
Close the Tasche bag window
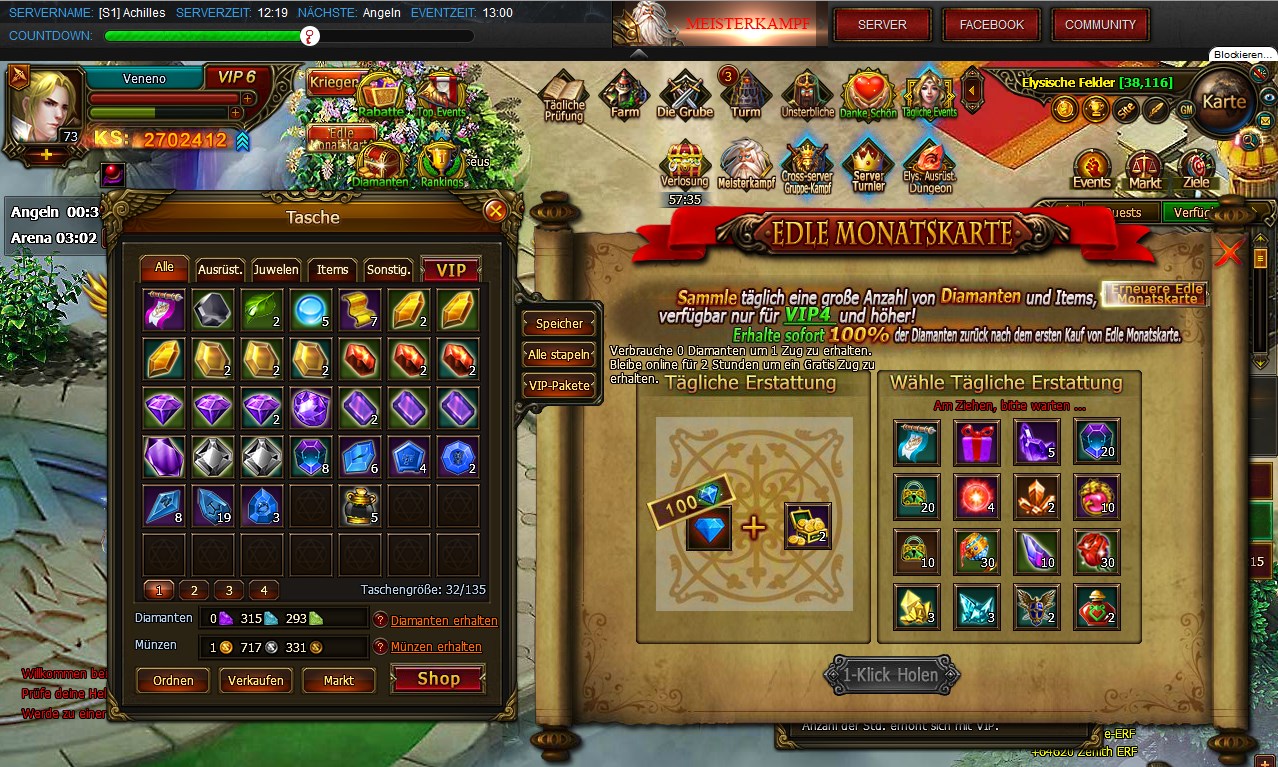pos(494,211)
